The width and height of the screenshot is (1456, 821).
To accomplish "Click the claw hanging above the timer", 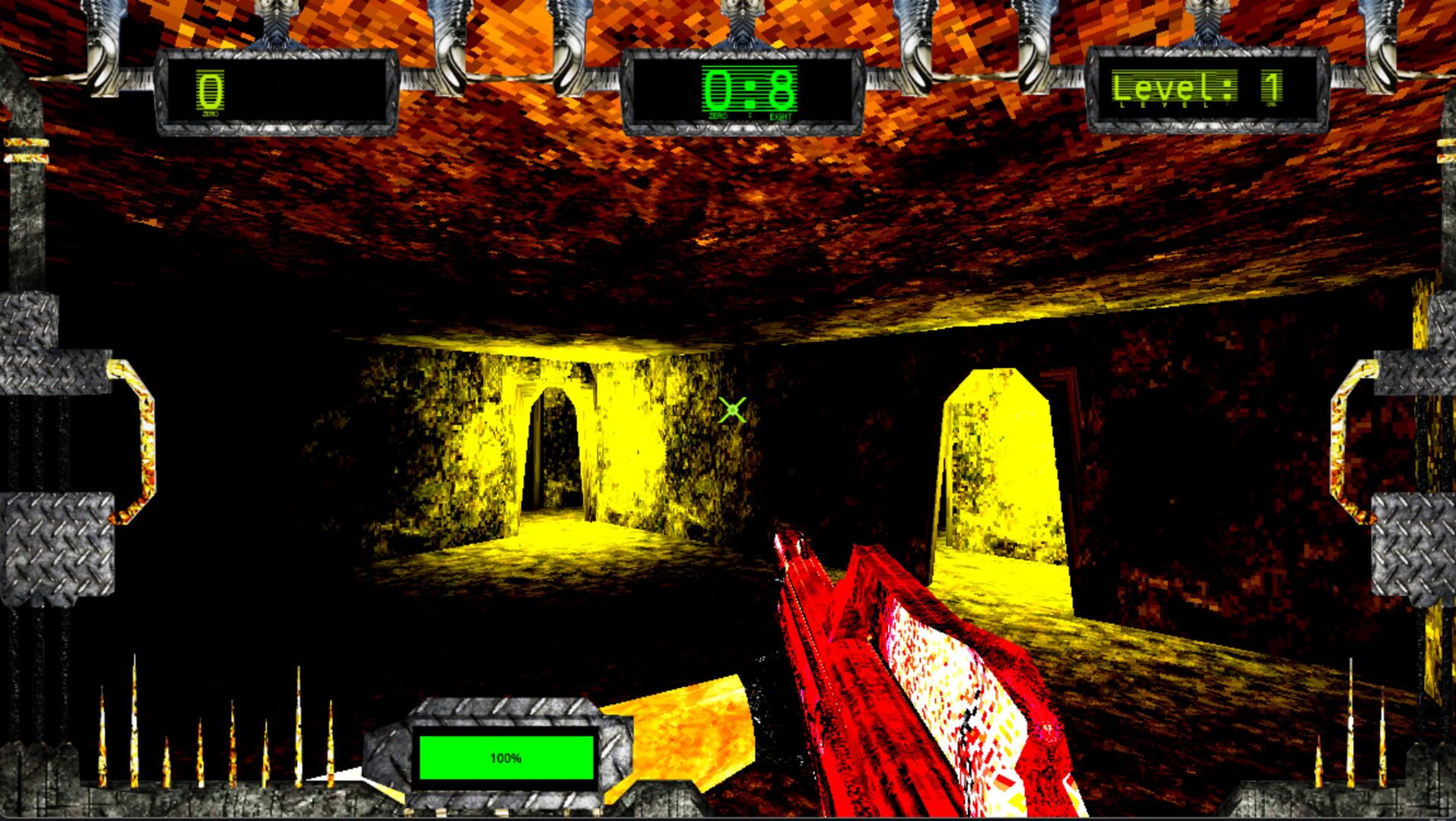I will coord(741,23).
